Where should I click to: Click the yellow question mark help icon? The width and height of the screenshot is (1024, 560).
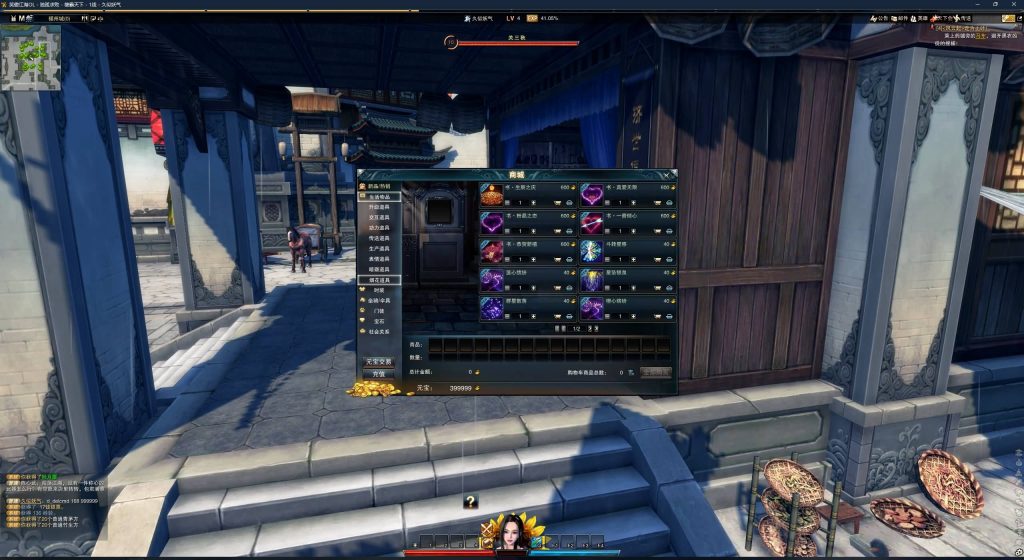tap(470, 501)
